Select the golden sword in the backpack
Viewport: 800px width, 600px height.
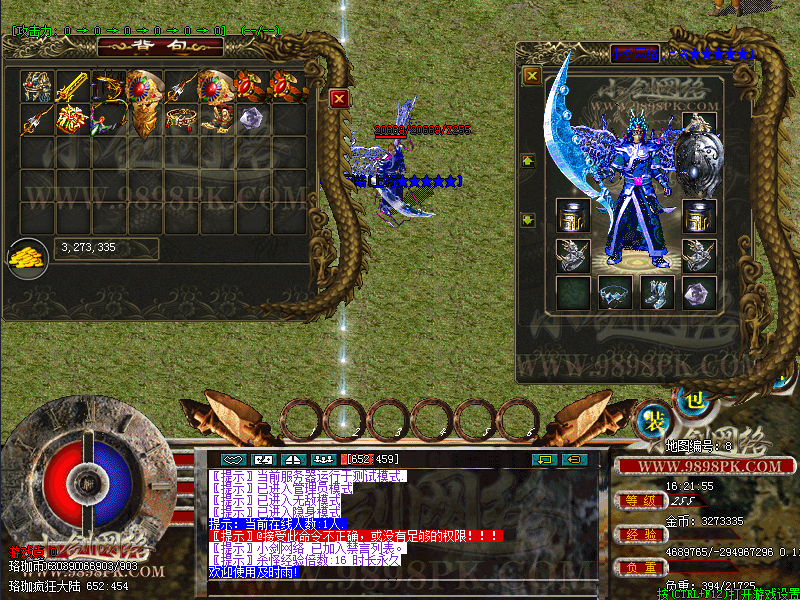coord(73,86)
